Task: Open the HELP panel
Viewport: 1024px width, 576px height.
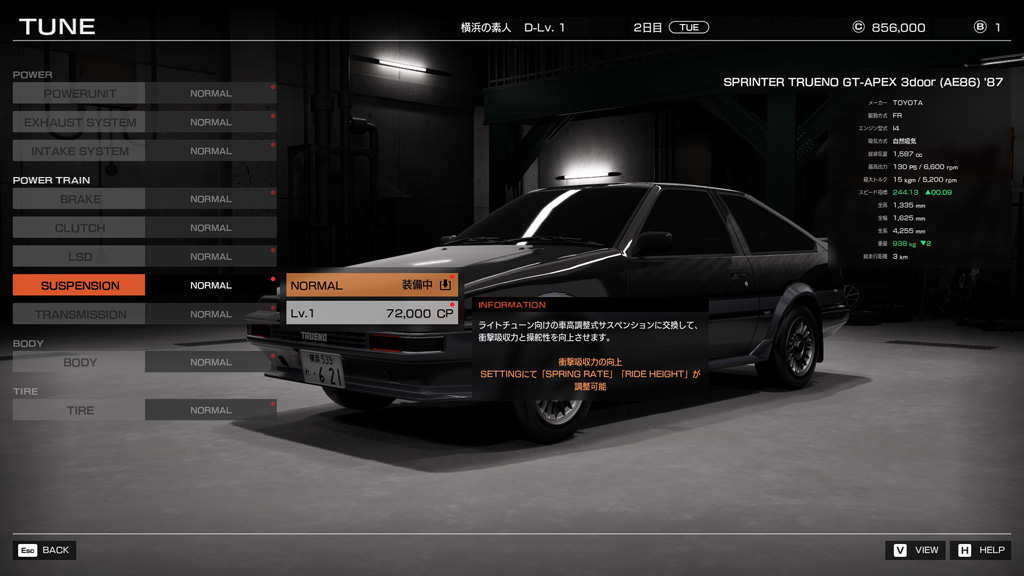Action: [x=981, y=550]
